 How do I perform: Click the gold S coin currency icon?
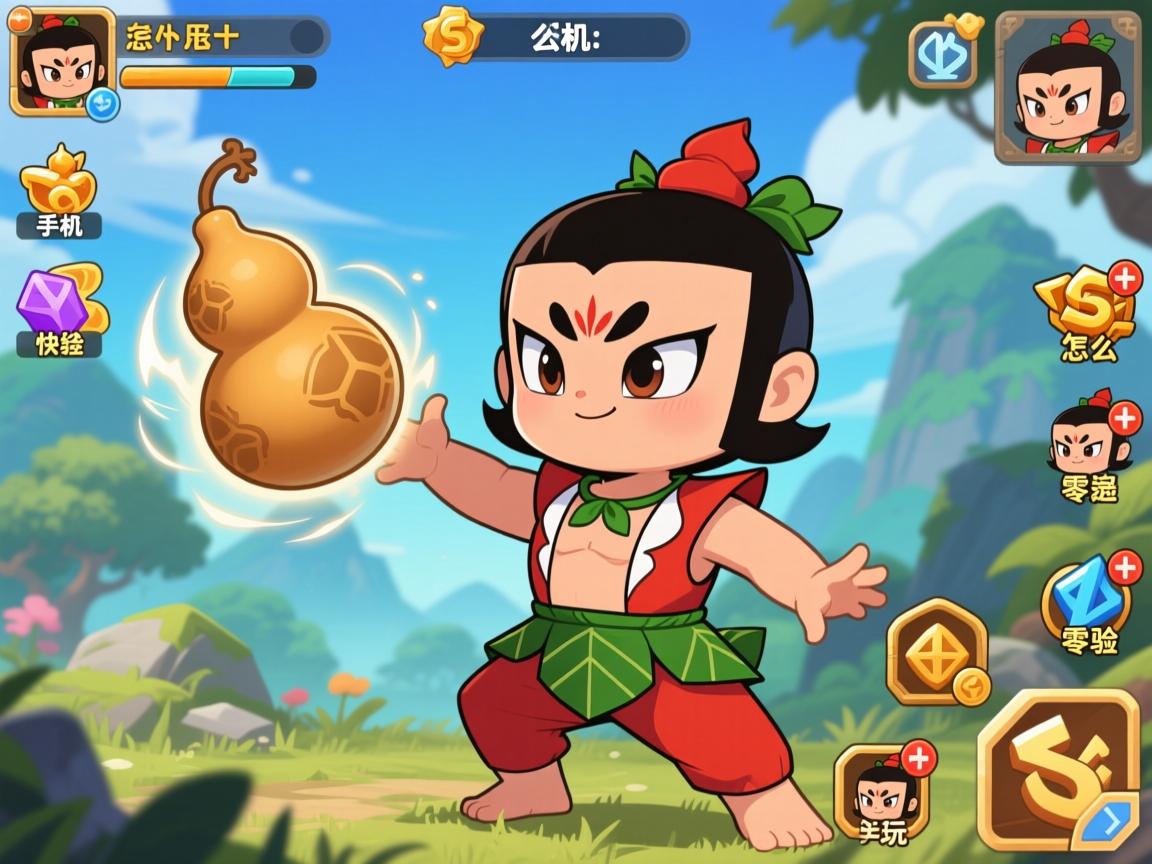453,36
